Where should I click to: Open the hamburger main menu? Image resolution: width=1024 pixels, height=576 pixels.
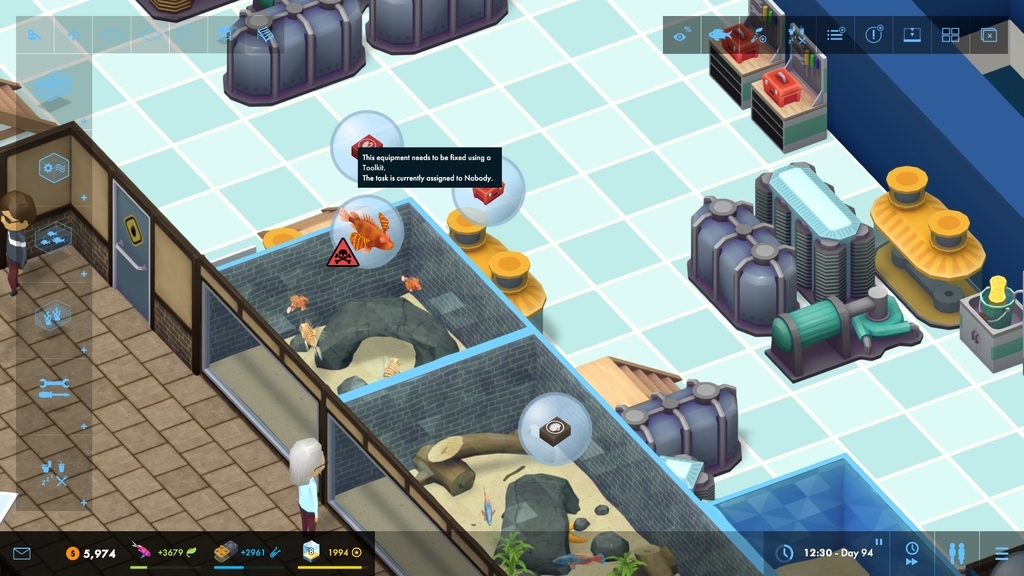click(1001, 552)
